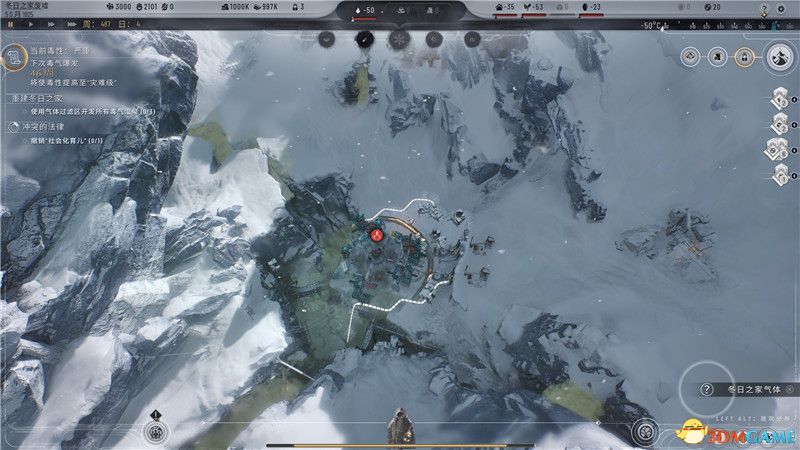Screen dimensions: 800x450
Task: Open the large mountain frostland view button
Action: (x=778, y=56)
